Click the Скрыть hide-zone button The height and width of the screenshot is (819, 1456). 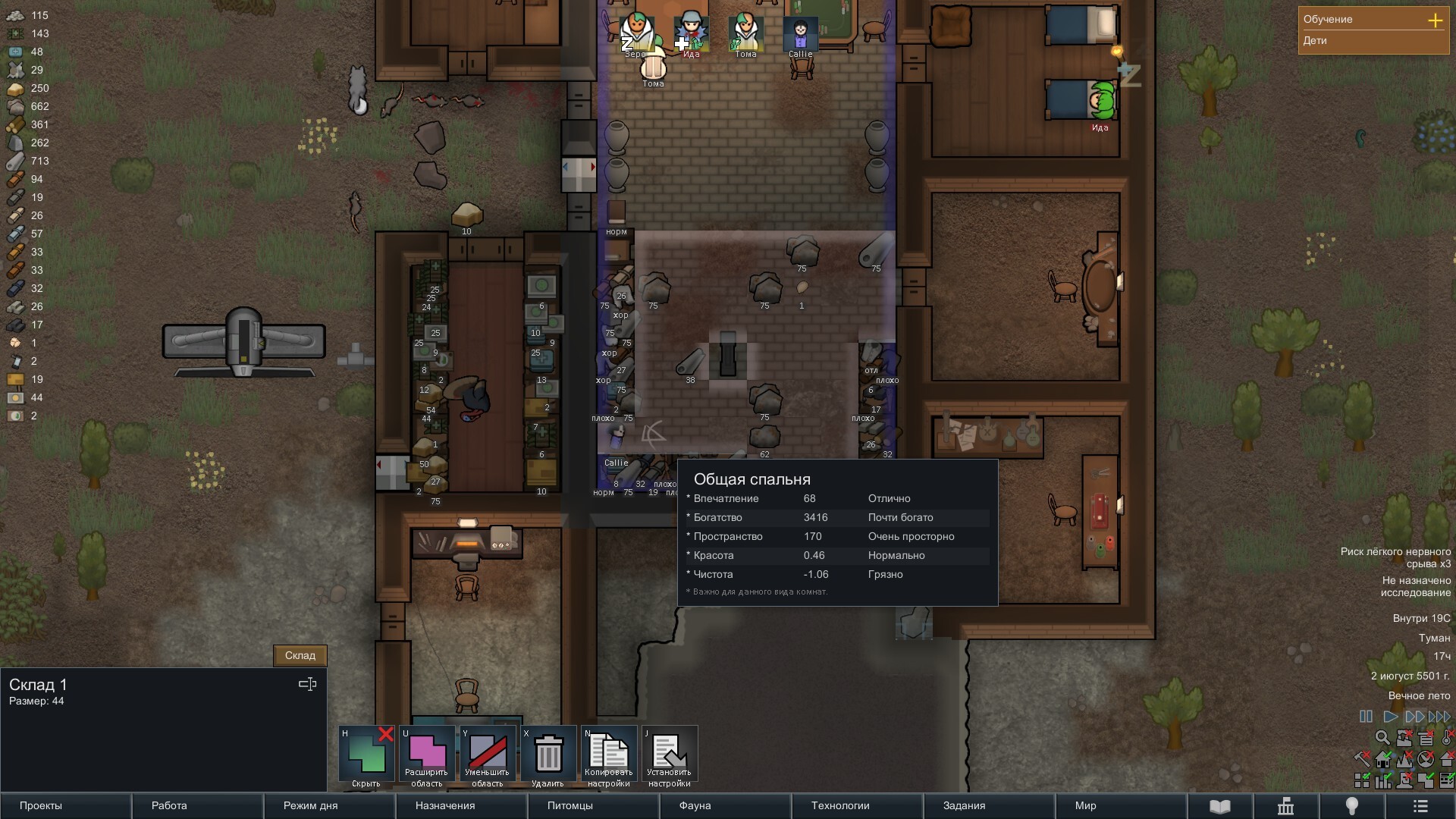(x=366, y=755)
